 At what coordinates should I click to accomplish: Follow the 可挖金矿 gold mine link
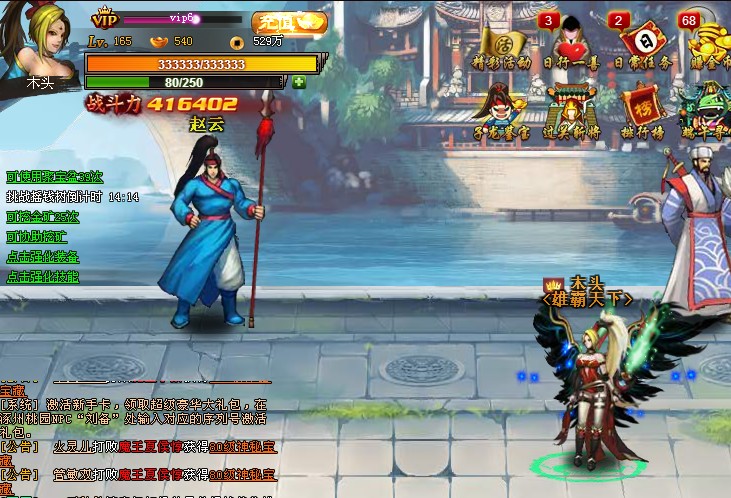tap(43, 217)
